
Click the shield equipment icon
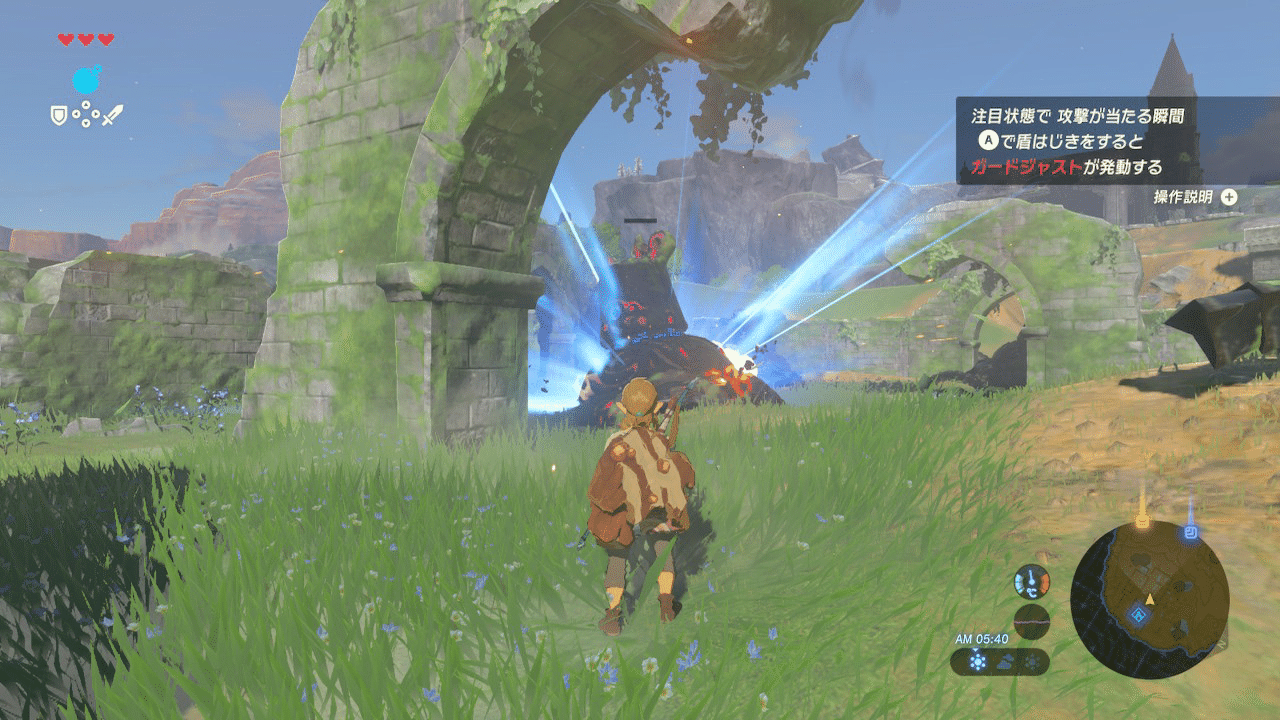click(x=58, y=114)
